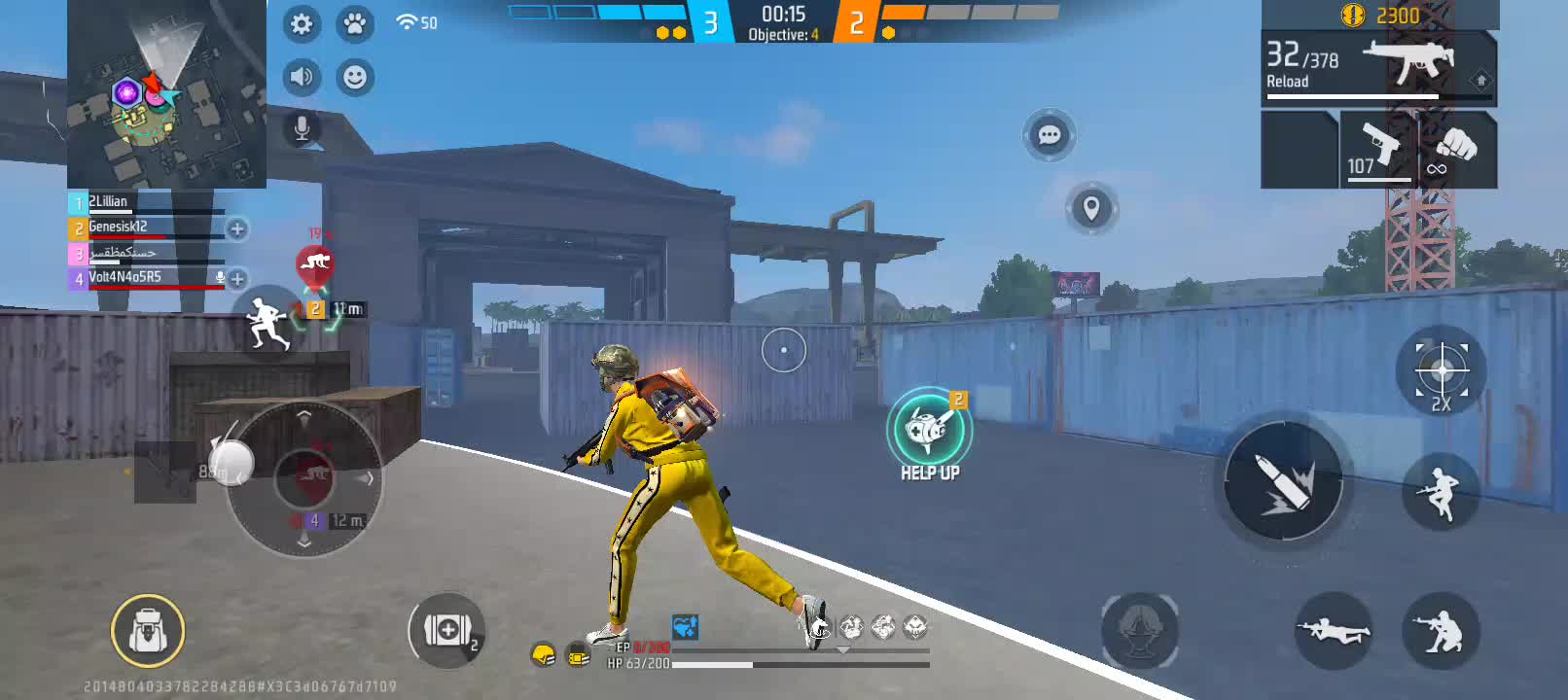This screenshot has width=1568, height=700.
Task: Mute the speaker audio icon
Action: 302,76
